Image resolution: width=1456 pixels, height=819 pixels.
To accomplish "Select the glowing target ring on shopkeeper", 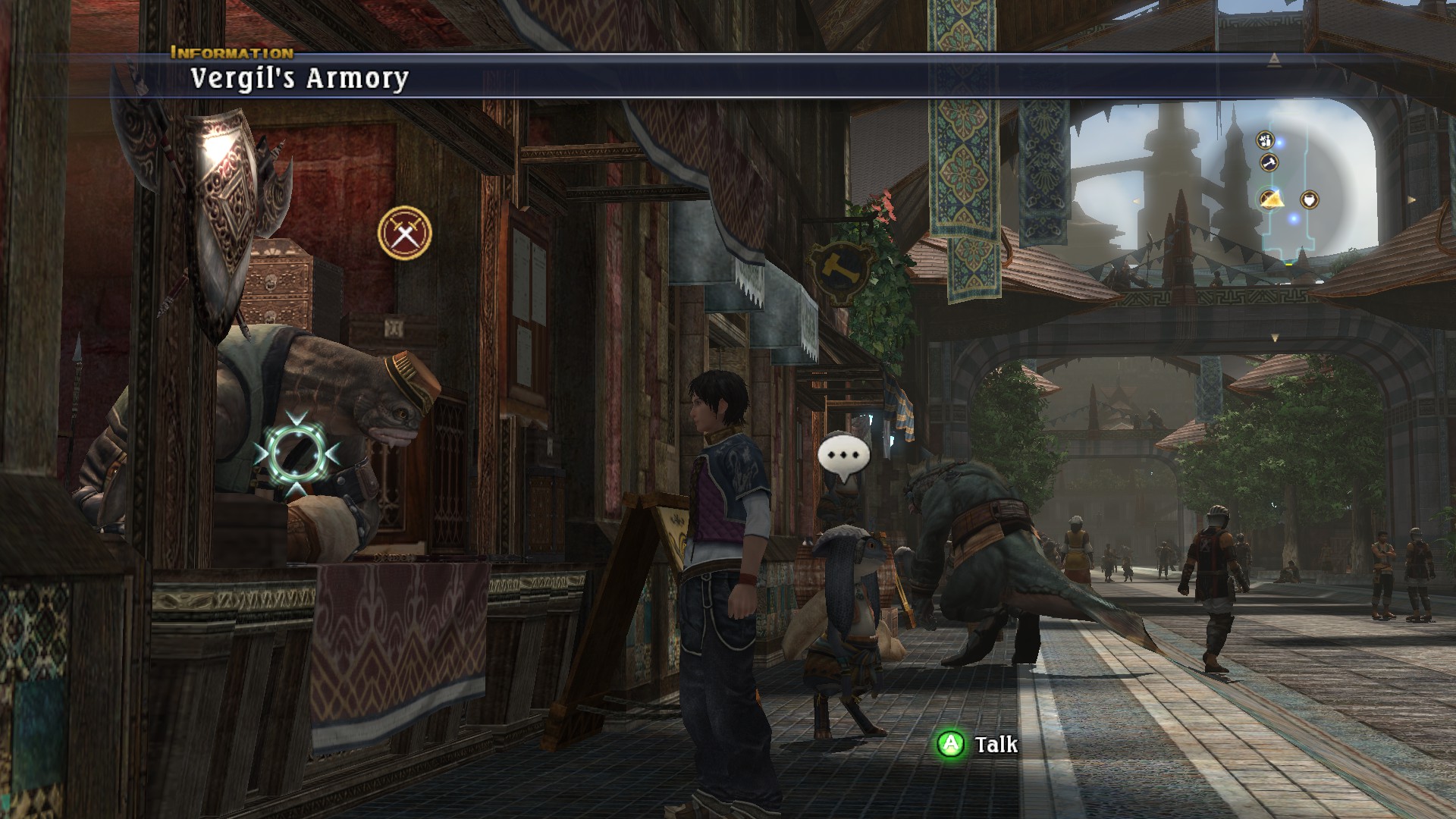I will [x=297, y=453].
